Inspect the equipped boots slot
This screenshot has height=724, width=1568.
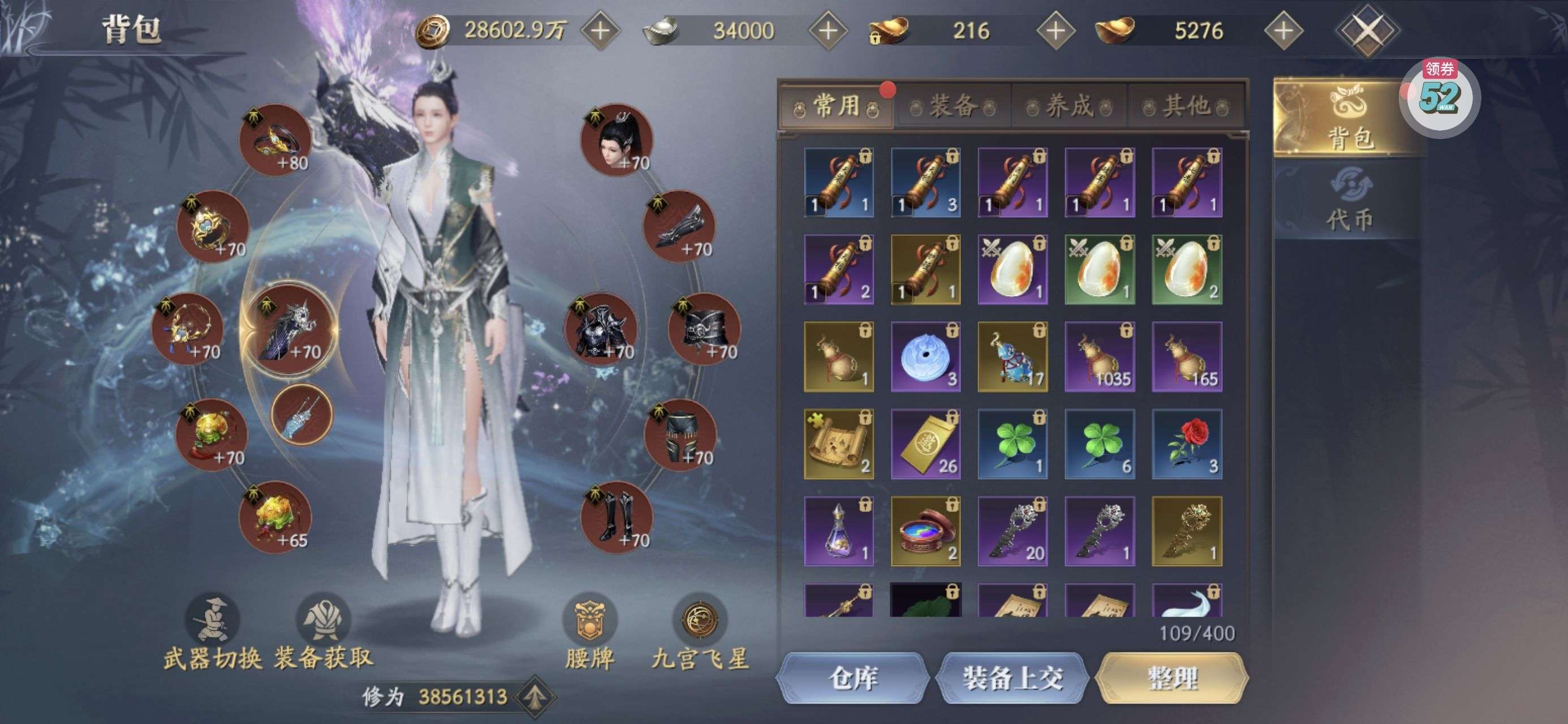click(x=617, y=518)
